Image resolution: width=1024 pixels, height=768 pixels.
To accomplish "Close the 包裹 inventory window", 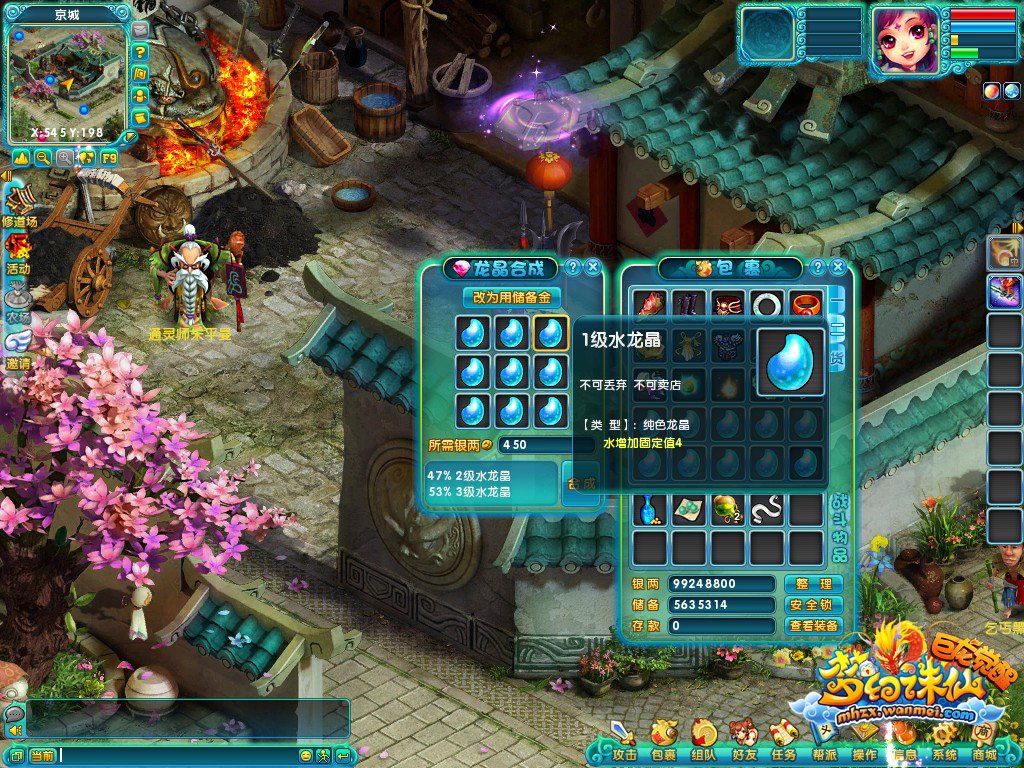I will pos(838,267).
